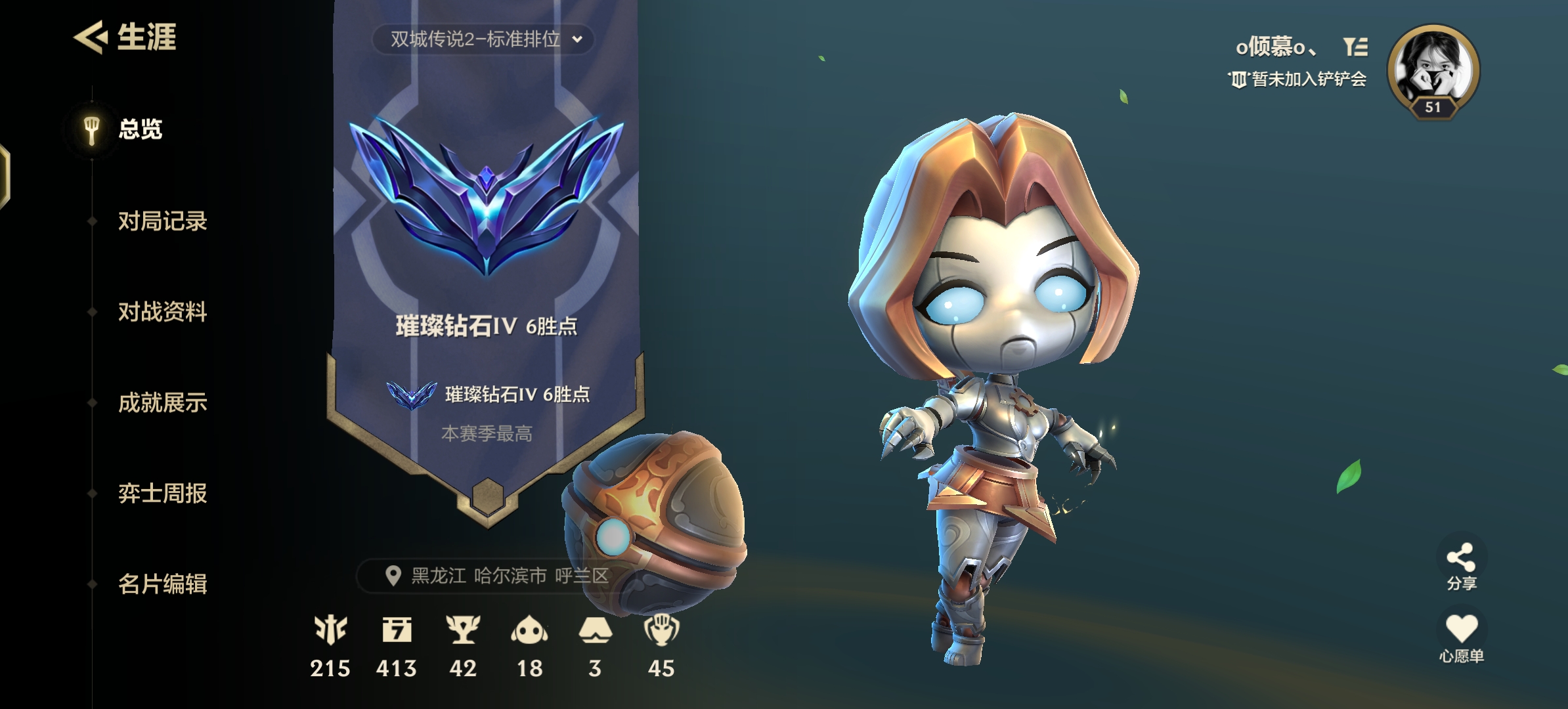Click the laurel shield stat icon showing 45
The height and width of the screenshot is (709, 1568).
pyautogui.click(x=661, y=630)
